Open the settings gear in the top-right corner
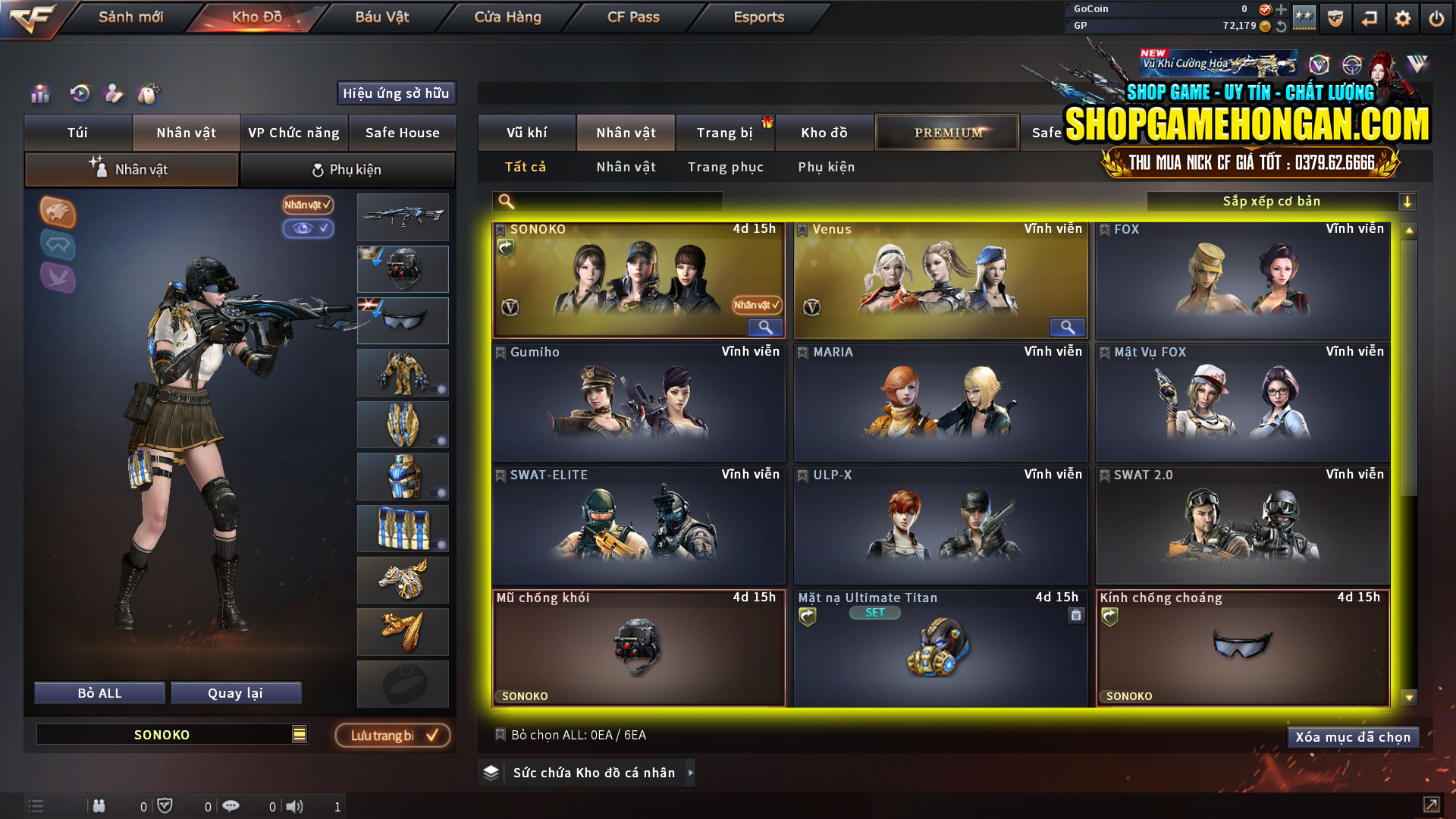 click(x=1403, y=17)
